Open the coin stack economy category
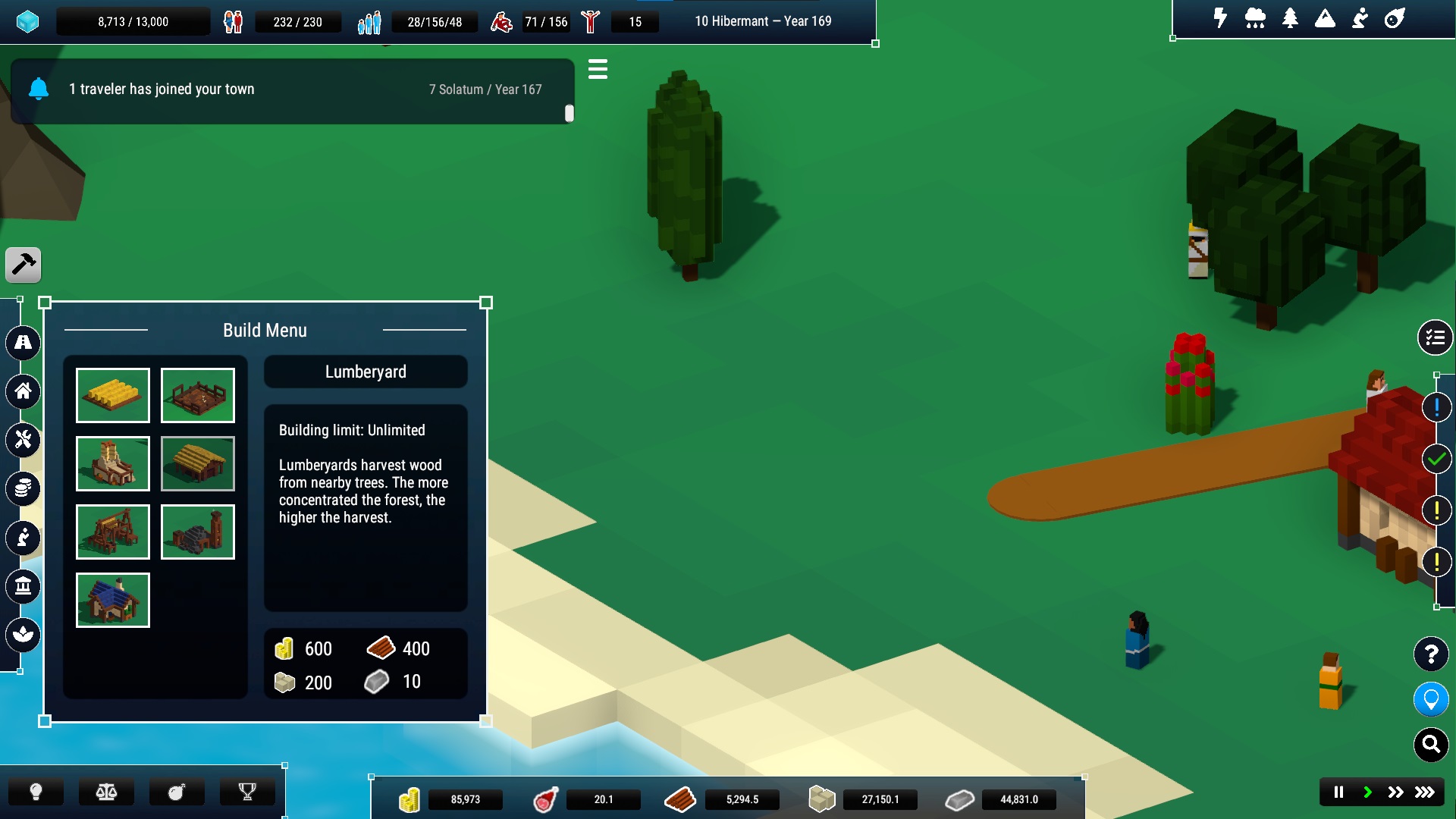Screen dimensions: 1456x819 click(24, 488)
